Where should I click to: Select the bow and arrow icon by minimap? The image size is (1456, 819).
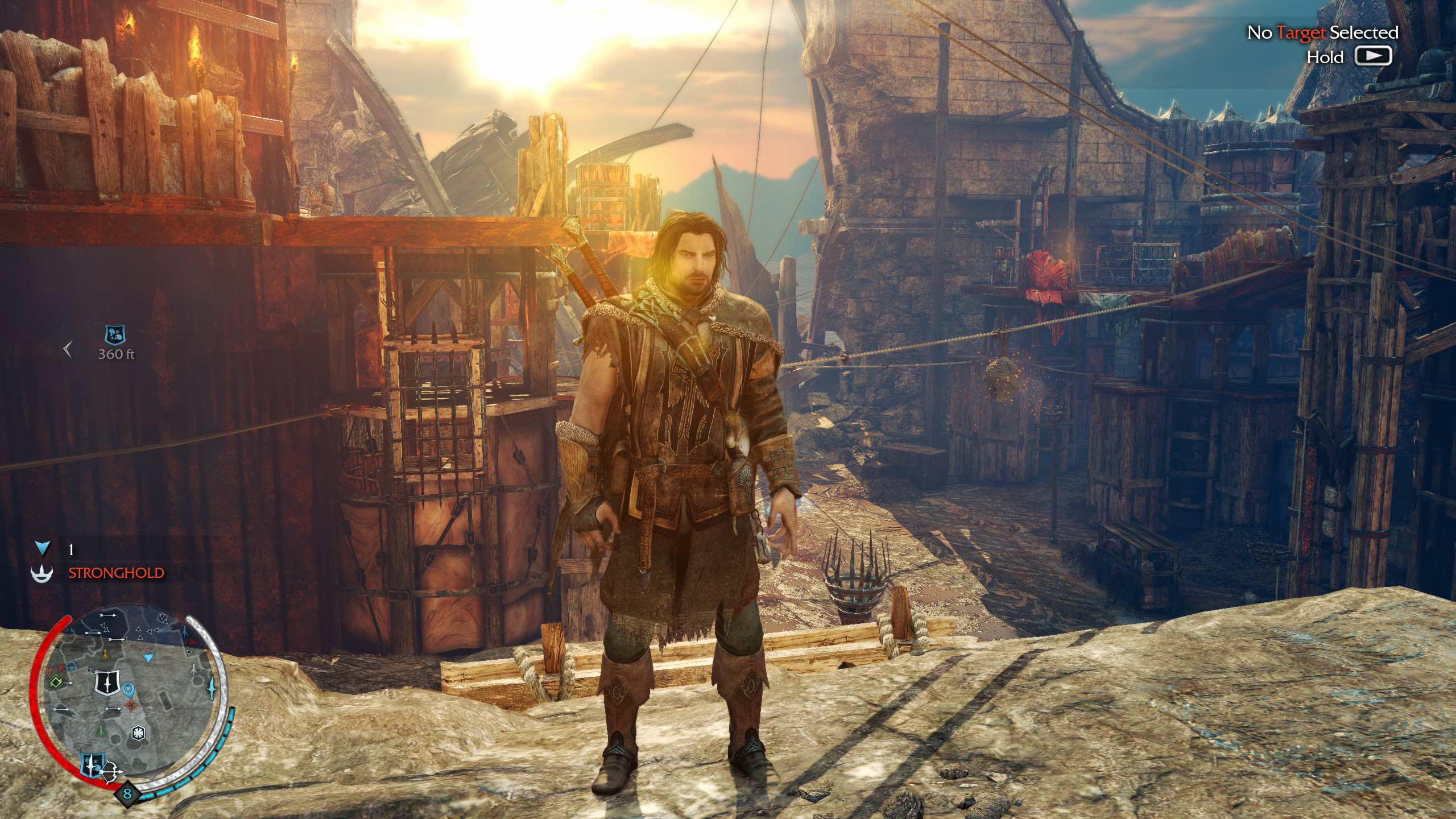(111, 772)
